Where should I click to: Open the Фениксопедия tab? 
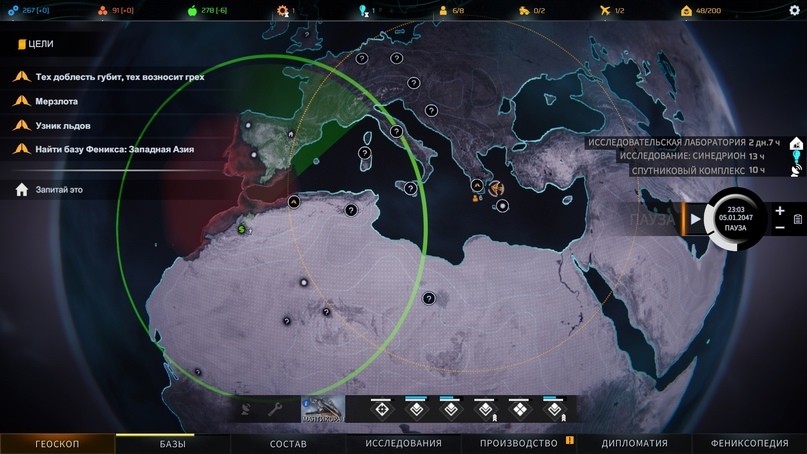point(749,443)
